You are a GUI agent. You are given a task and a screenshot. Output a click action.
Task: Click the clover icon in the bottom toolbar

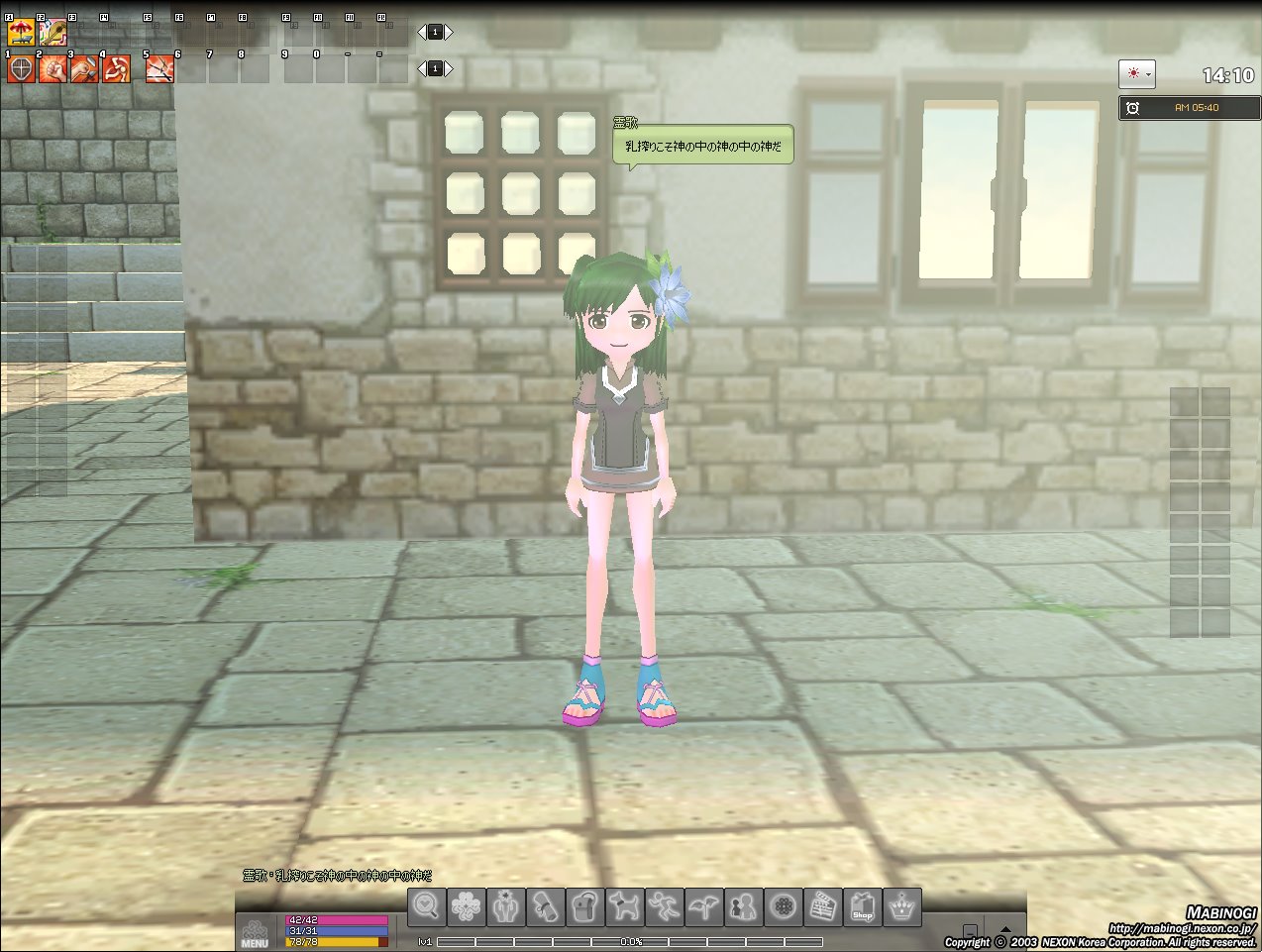coord(467,906)
